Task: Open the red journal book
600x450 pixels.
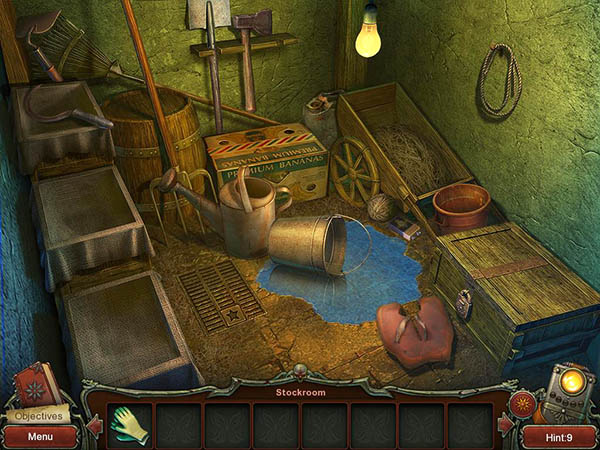Action: (x=36, y=386)
